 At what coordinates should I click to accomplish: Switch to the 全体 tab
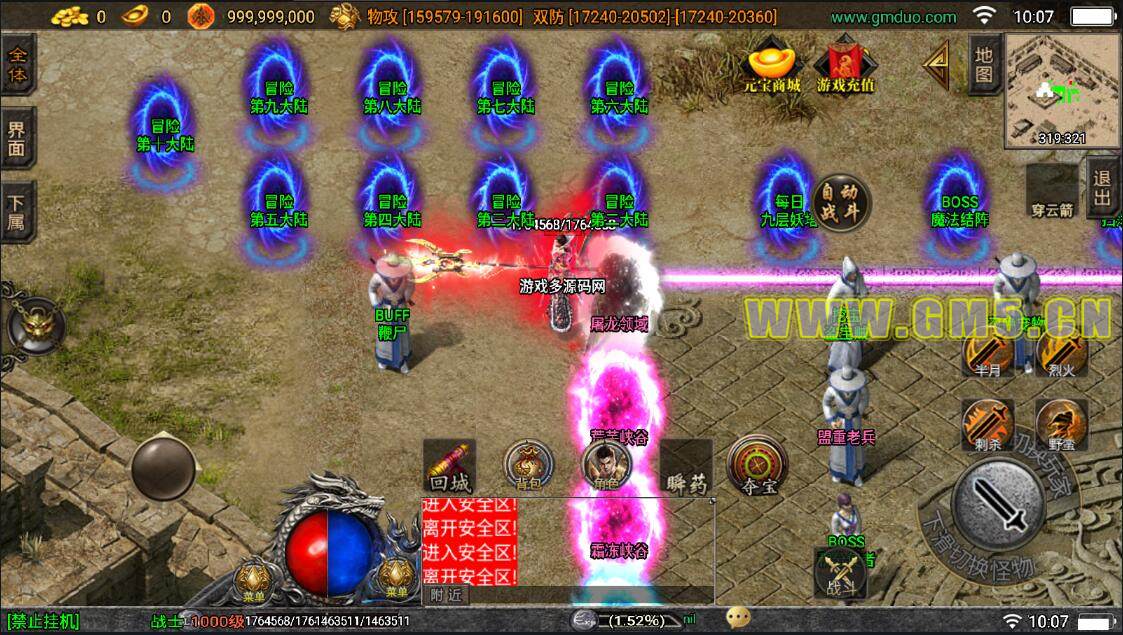tap(18, 64)
